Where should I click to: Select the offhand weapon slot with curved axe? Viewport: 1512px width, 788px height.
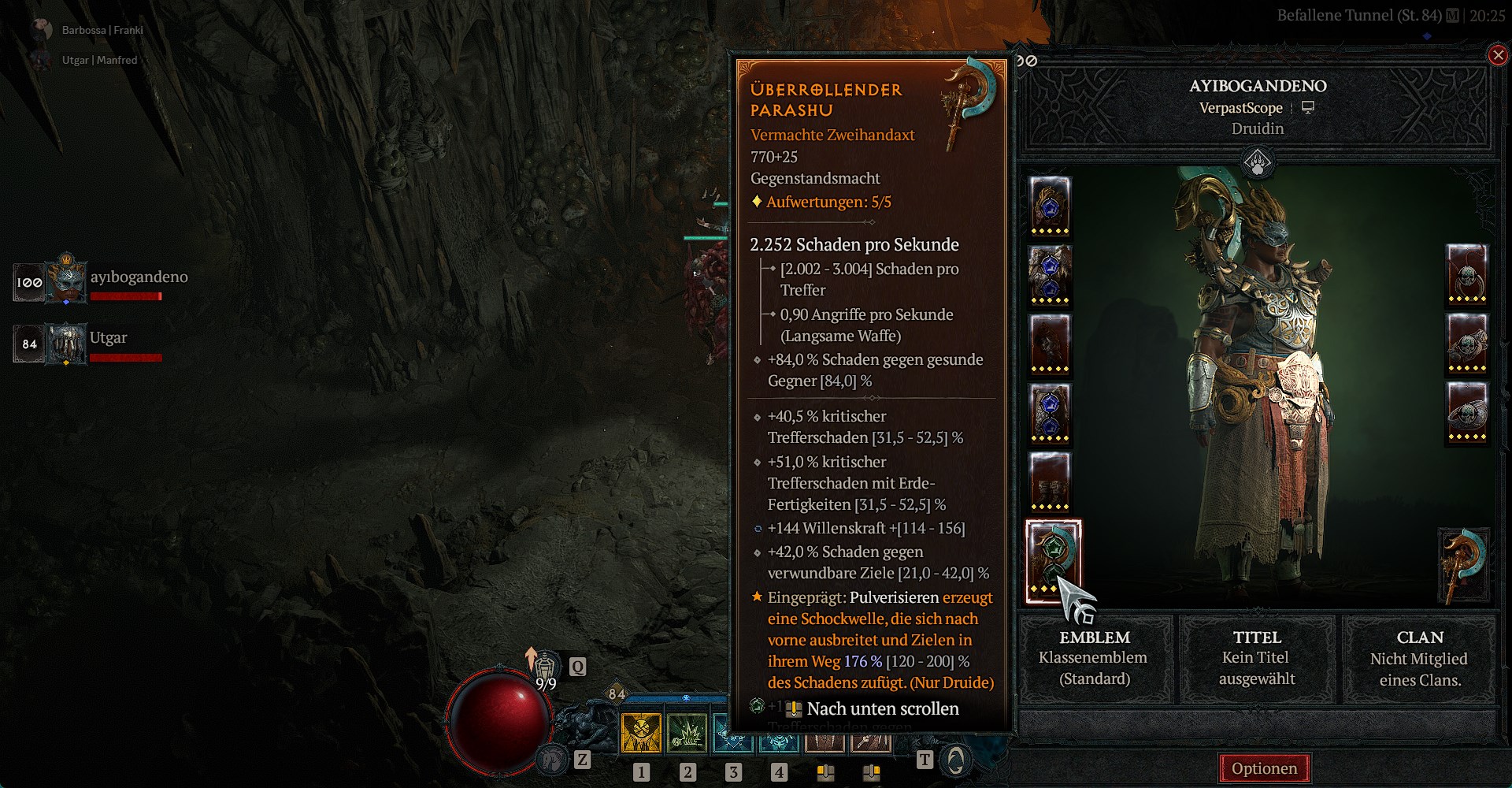tap(1463, 564)
